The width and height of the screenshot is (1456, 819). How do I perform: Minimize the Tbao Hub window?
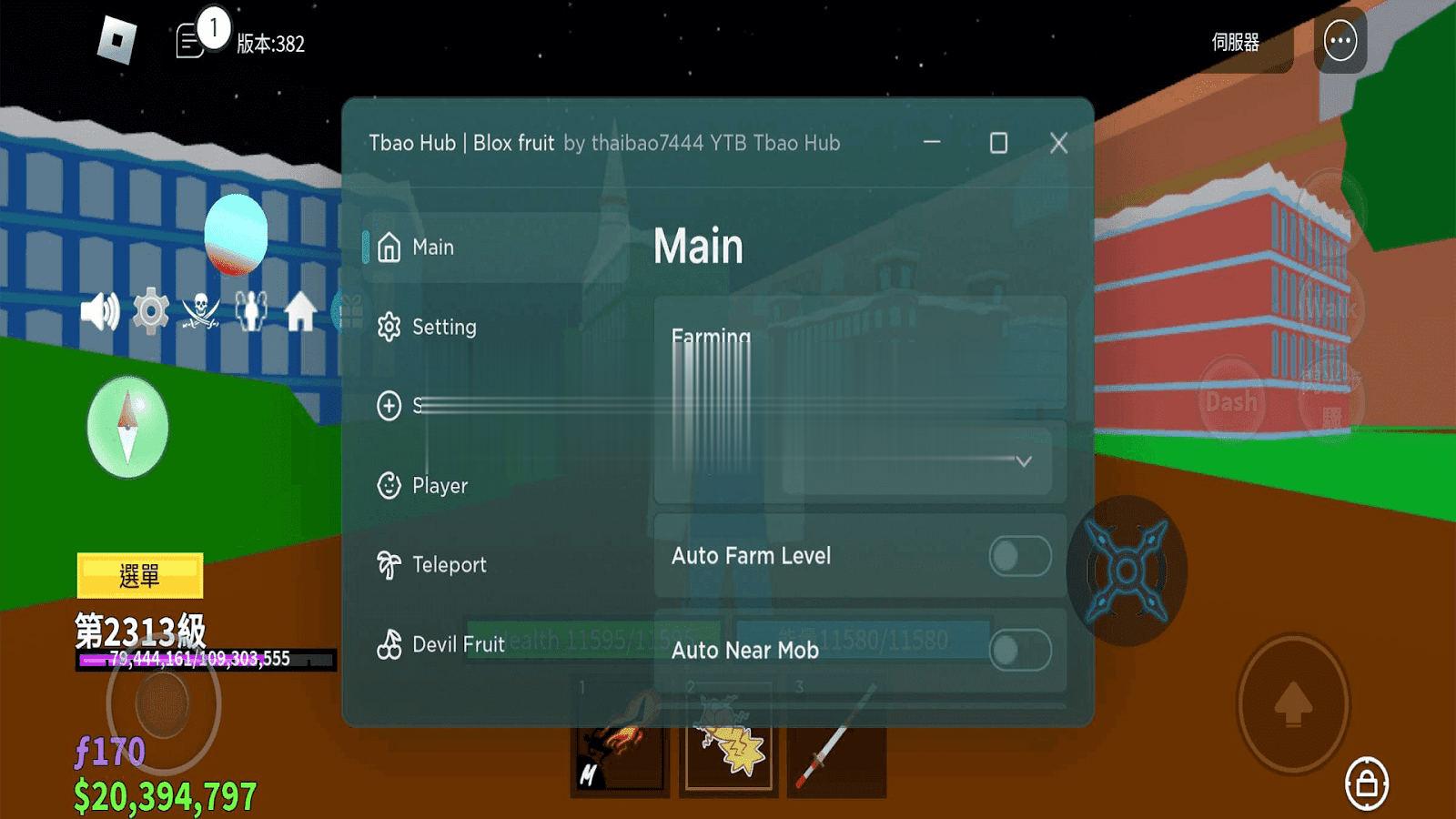[x=932, y=143]
